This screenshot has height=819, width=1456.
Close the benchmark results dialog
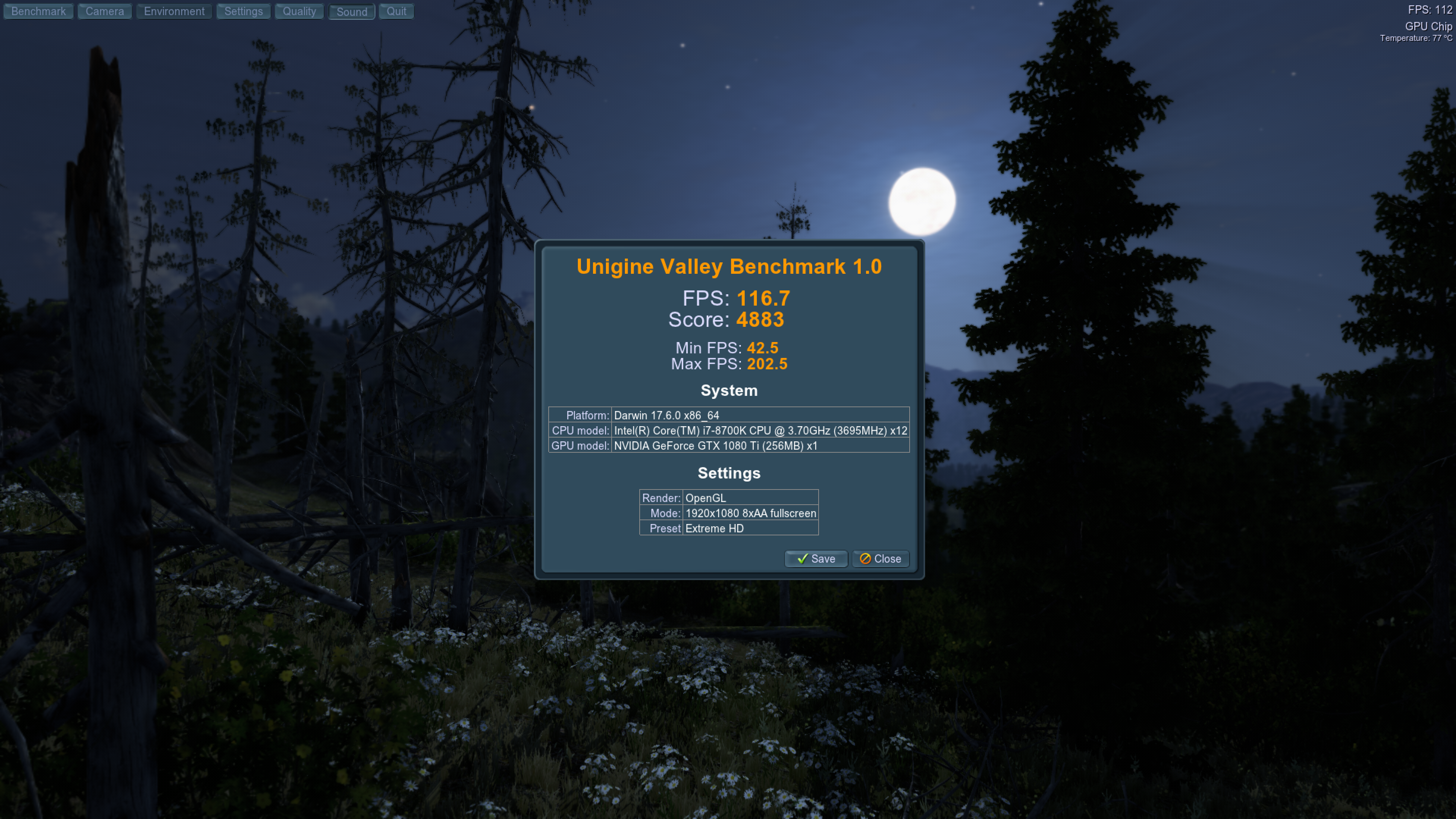click(x=880, y=559)
